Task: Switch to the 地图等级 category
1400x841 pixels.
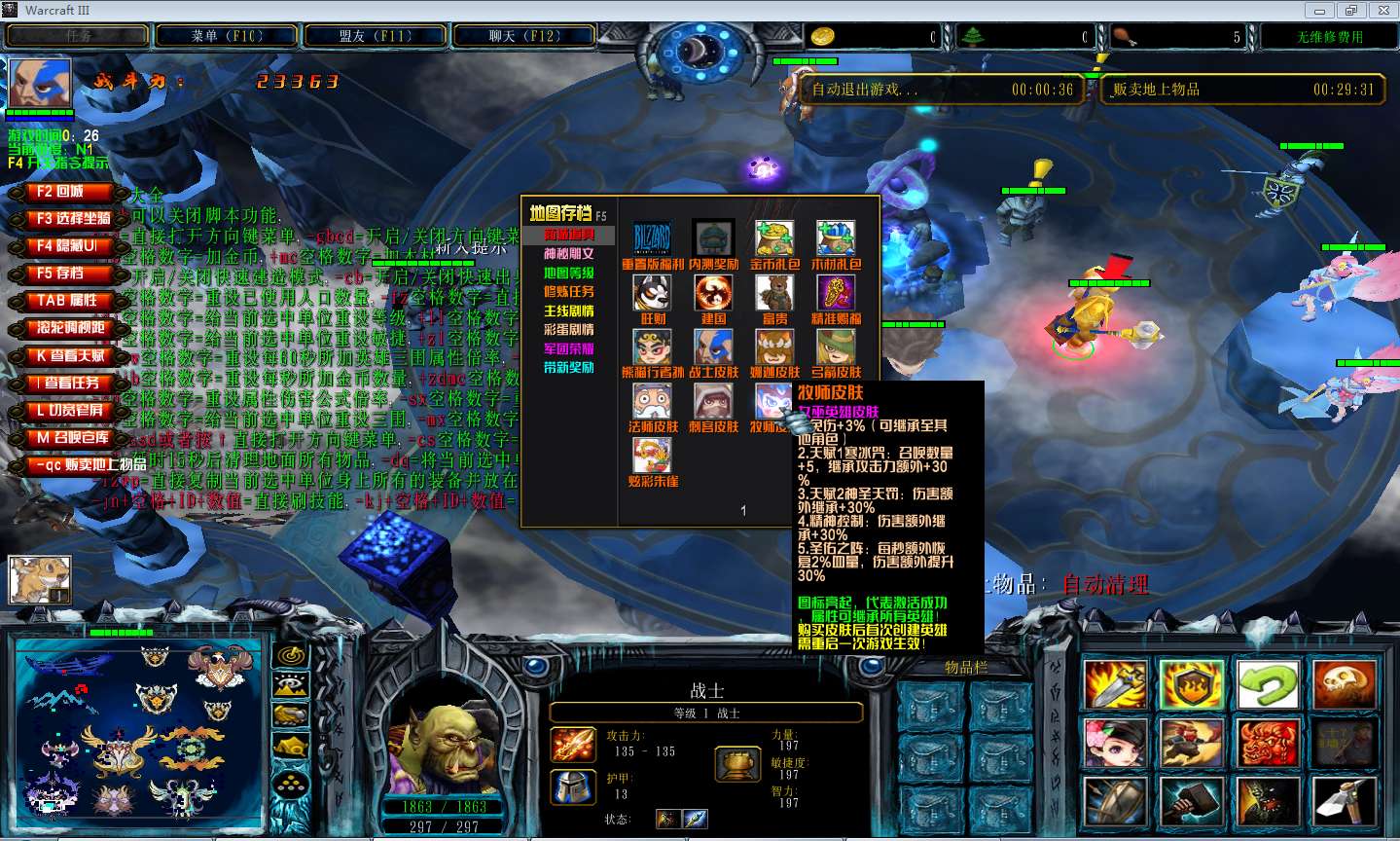Action: [568, 274]
